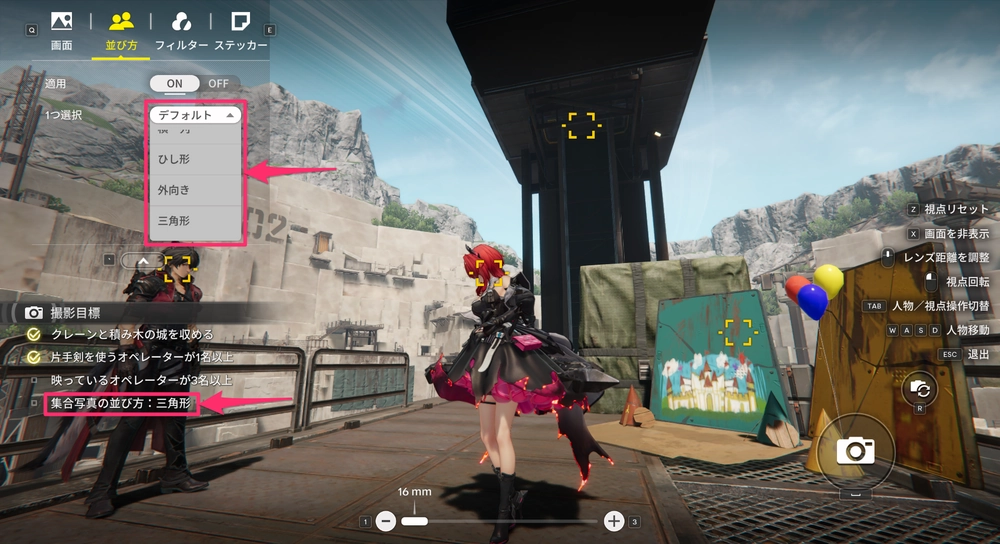
Task: Collapse the デフォルト dropdown
Action: (x=196, y=115)
